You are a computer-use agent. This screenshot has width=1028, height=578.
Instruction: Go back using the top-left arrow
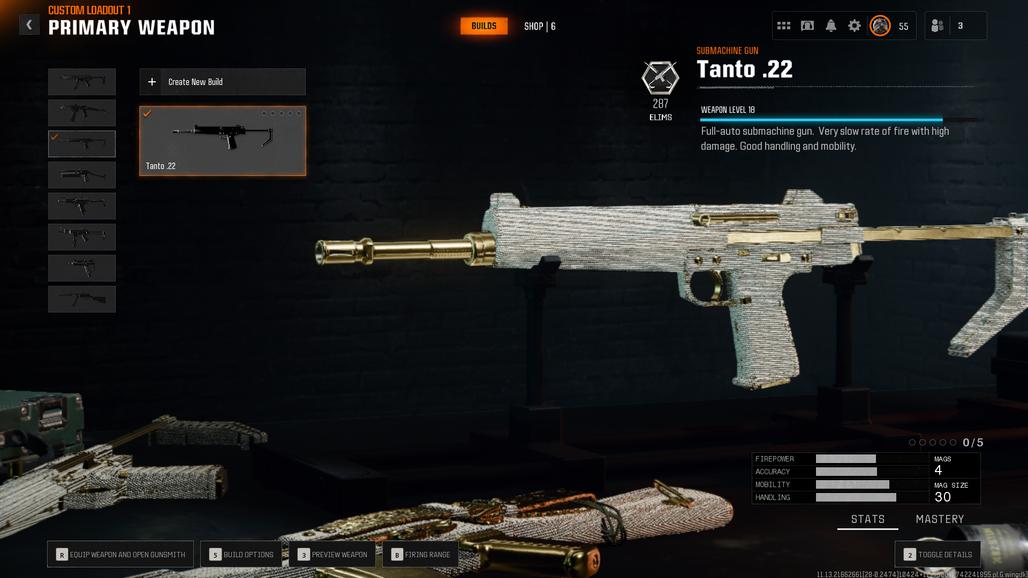click(29, 25)
